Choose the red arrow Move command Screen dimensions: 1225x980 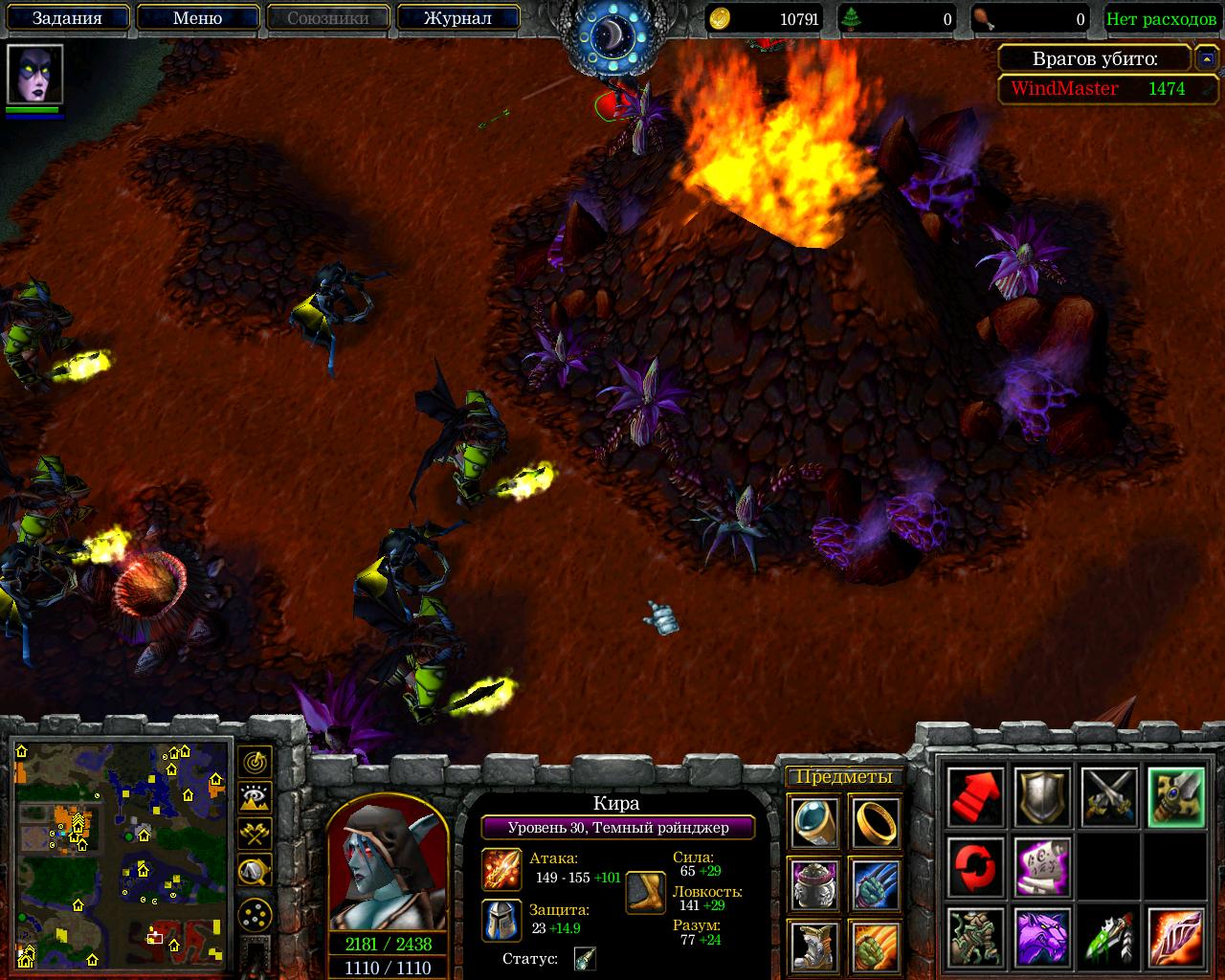[x=976, y=796]
